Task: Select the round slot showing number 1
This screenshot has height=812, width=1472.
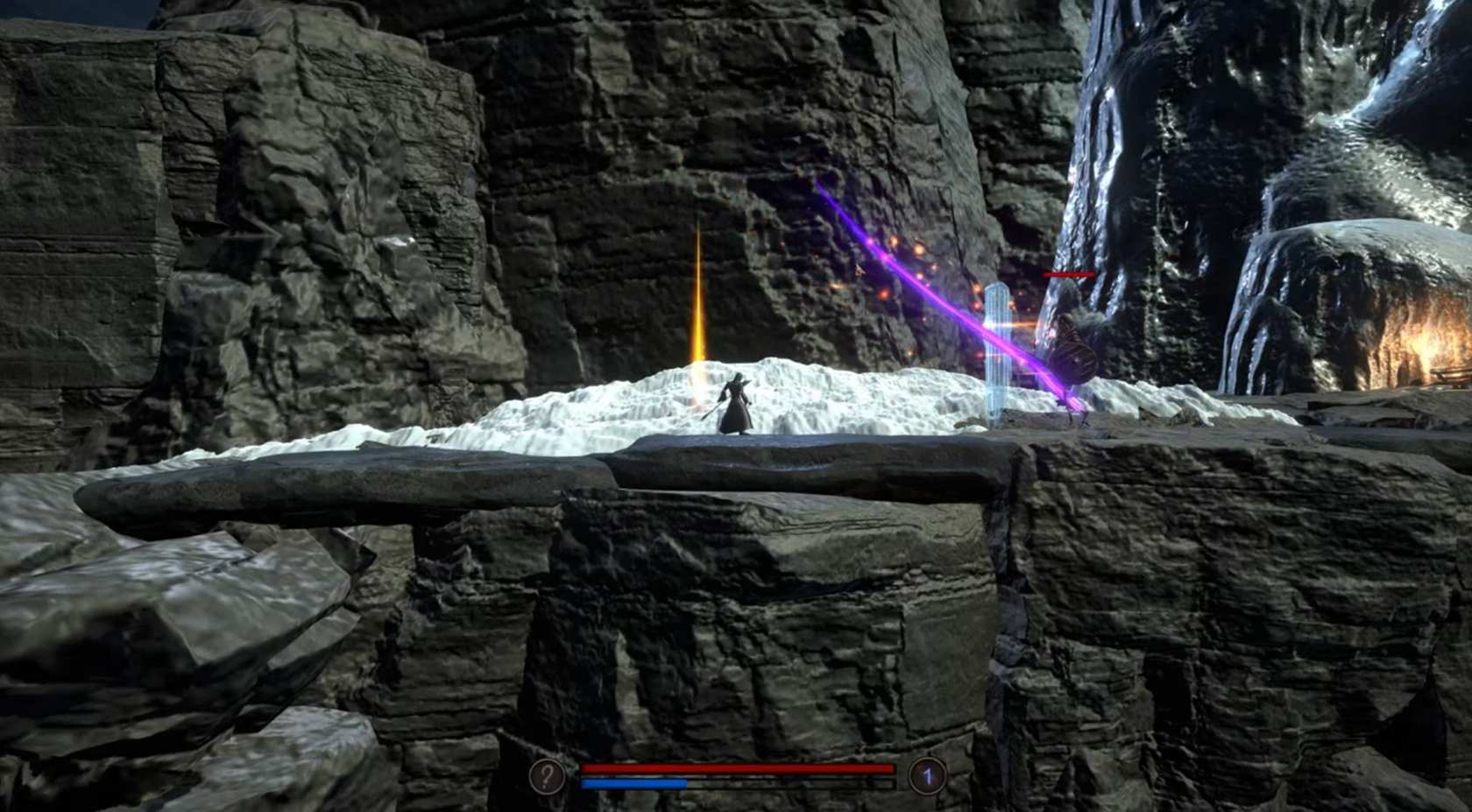Action: pyautogui.click(x=927, y=775)
